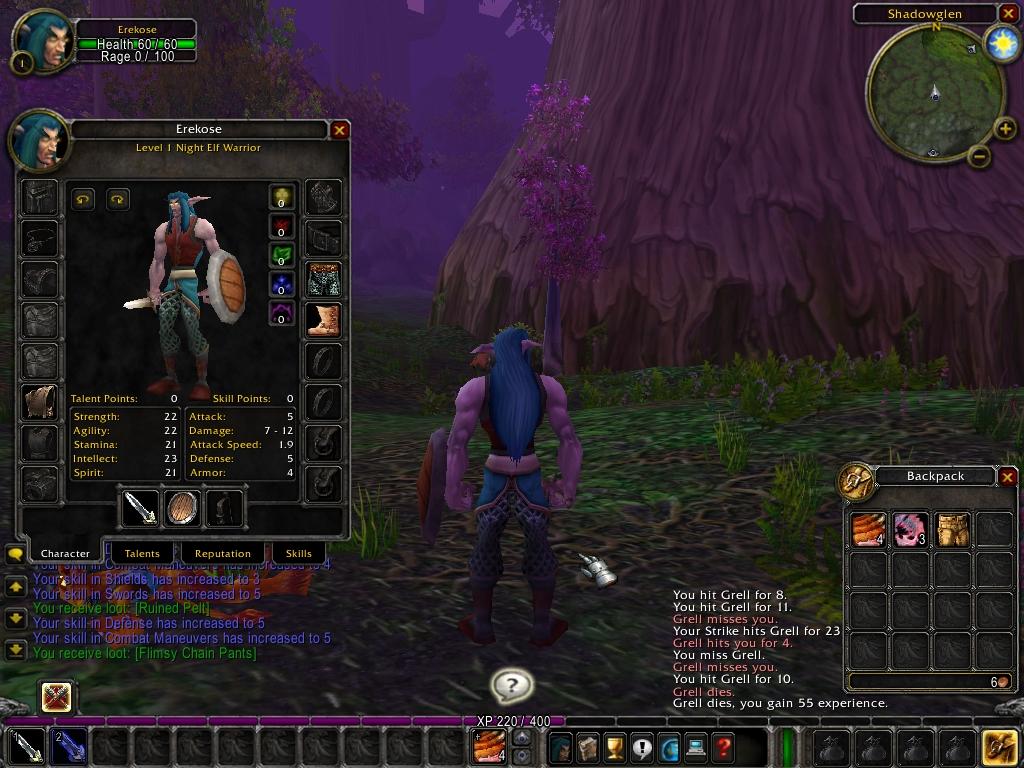Open the Reputation tab
The height and width of the screenshot is (768, 1024).
coord(222,553)
